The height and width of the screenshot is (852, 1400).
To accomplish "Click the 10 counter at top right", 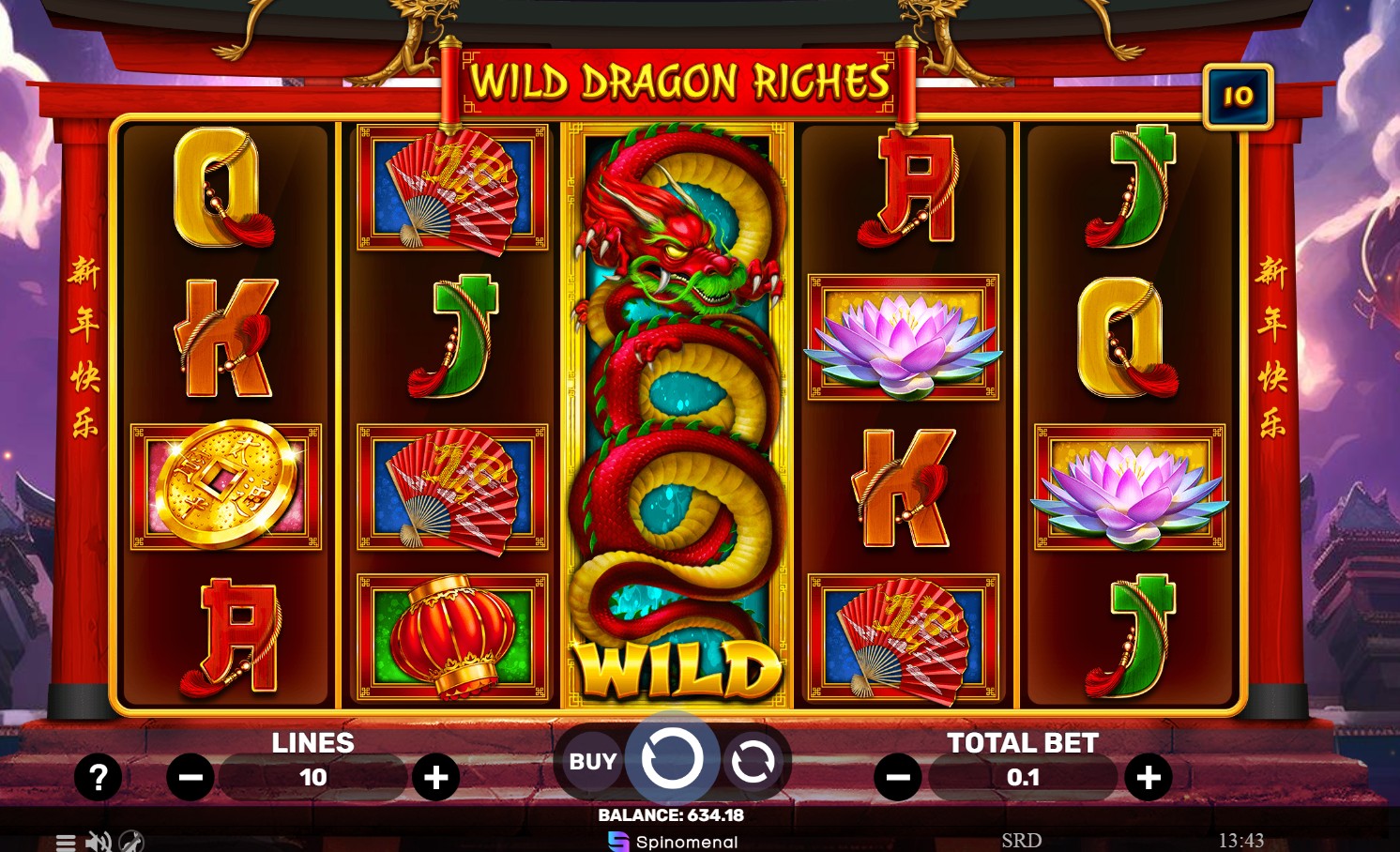I will (1237, 95).
